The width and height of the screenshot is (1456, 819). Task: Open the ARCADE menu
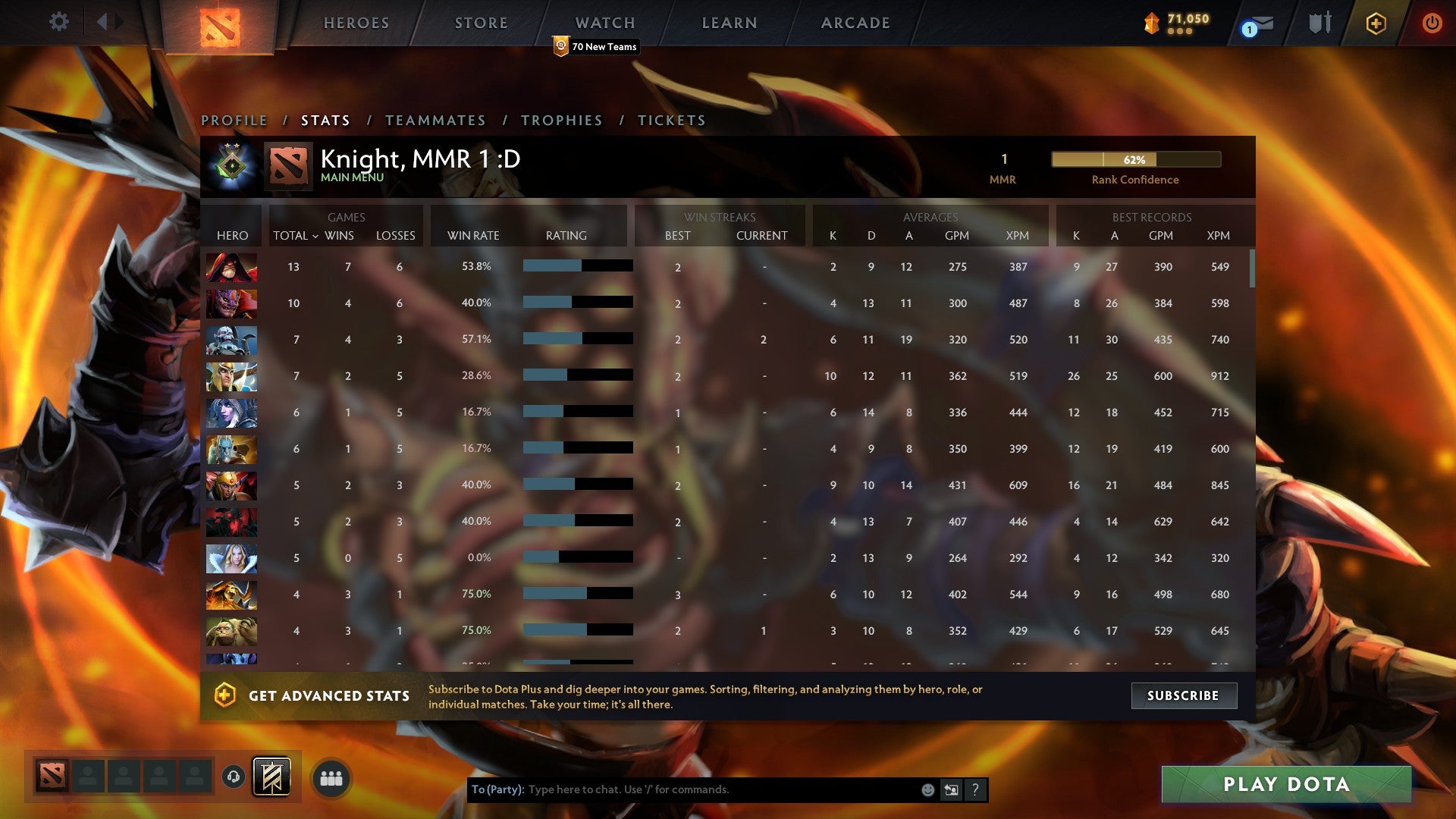(855, 23)
